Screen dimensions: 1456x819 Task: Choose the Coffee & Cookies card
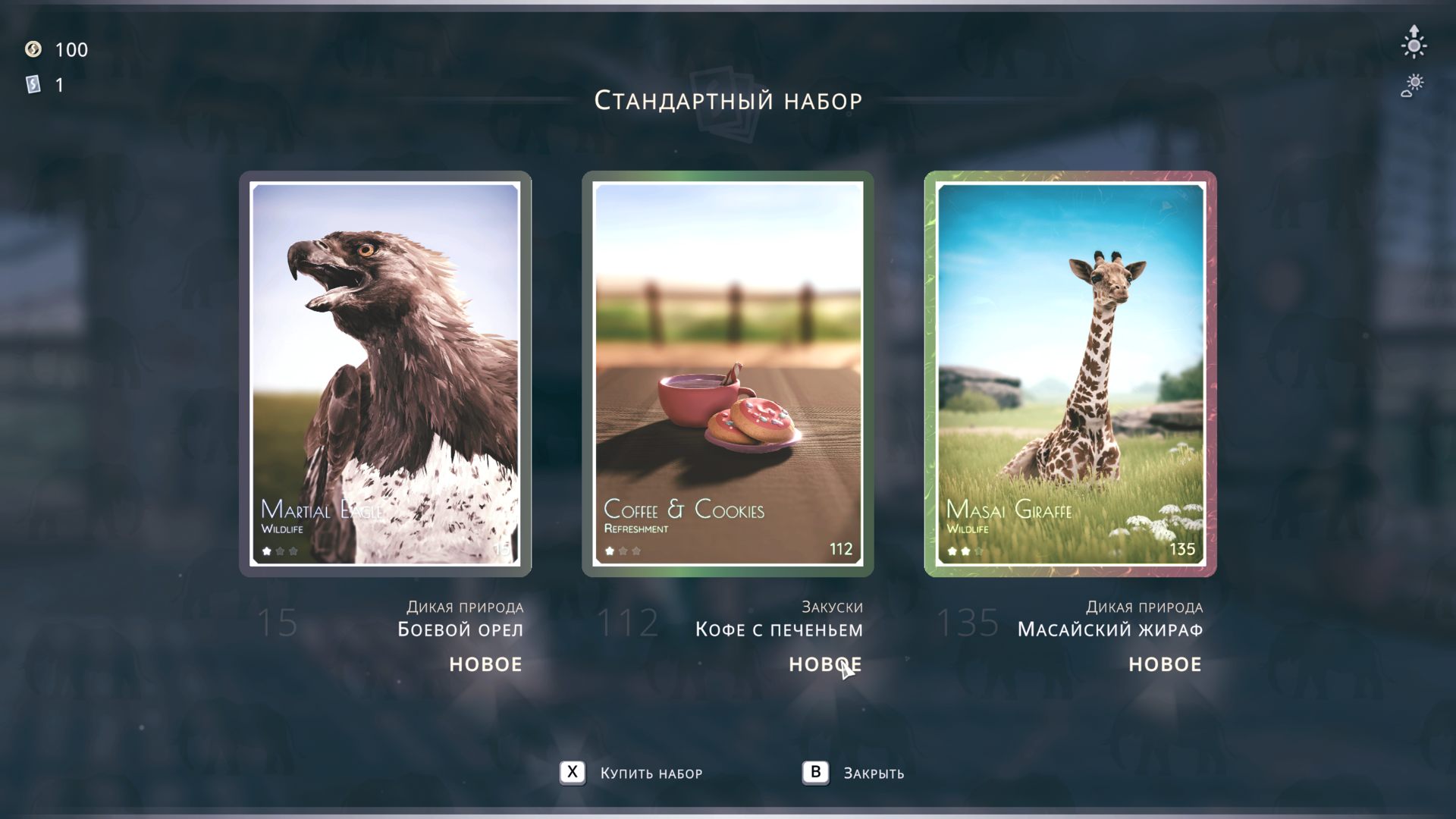click(x=728, y=374)
